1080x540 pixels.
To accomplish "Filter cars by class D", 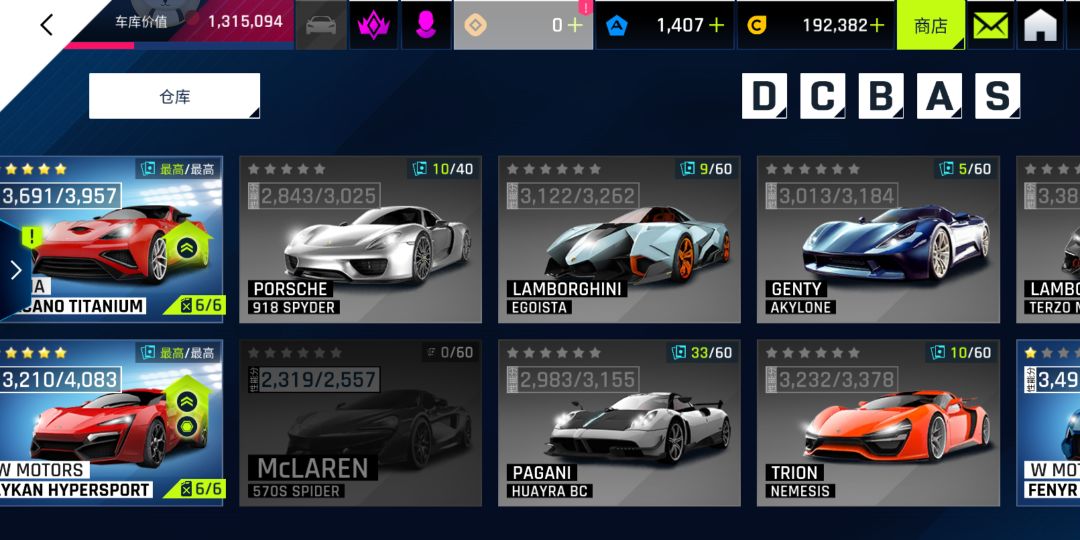I will 764,96.
